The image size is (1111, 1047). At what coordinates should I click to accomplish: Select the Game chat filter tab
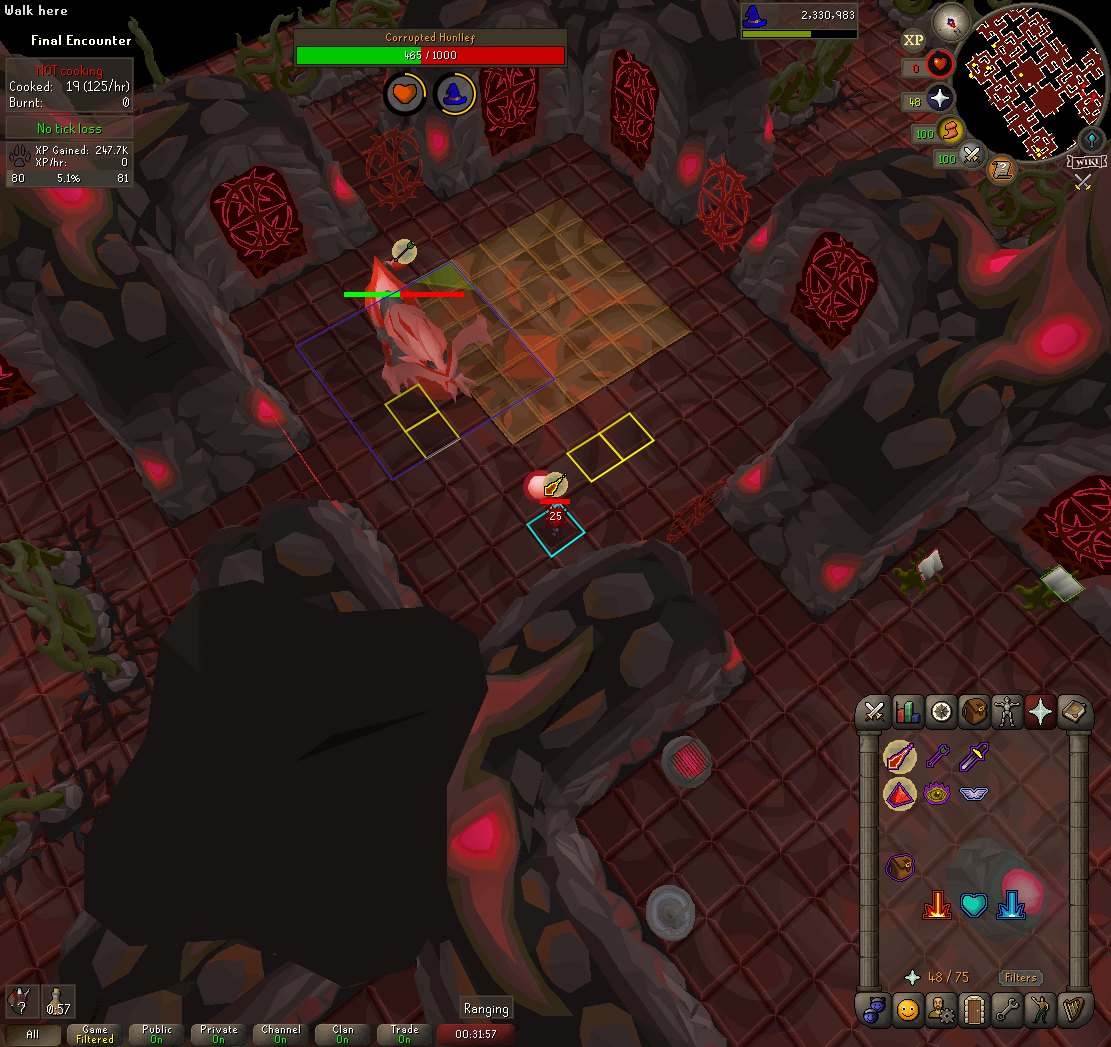[x=95, y=1034]
